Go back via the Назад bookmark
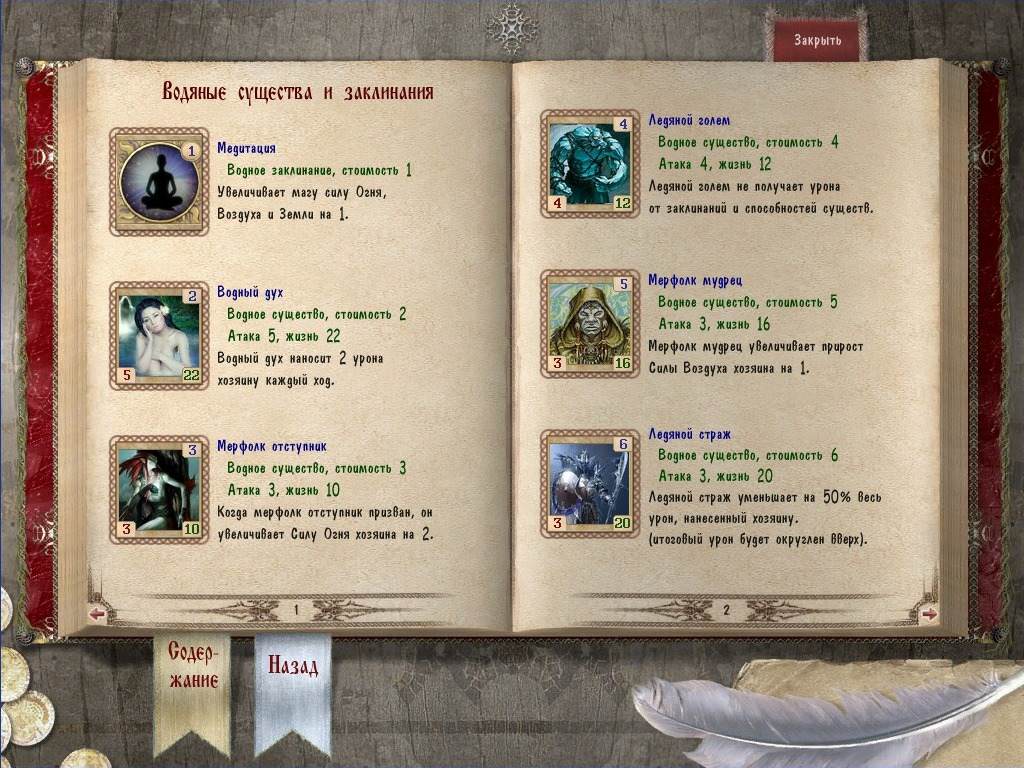The image size is (1024, 768). tap(292, 667)
